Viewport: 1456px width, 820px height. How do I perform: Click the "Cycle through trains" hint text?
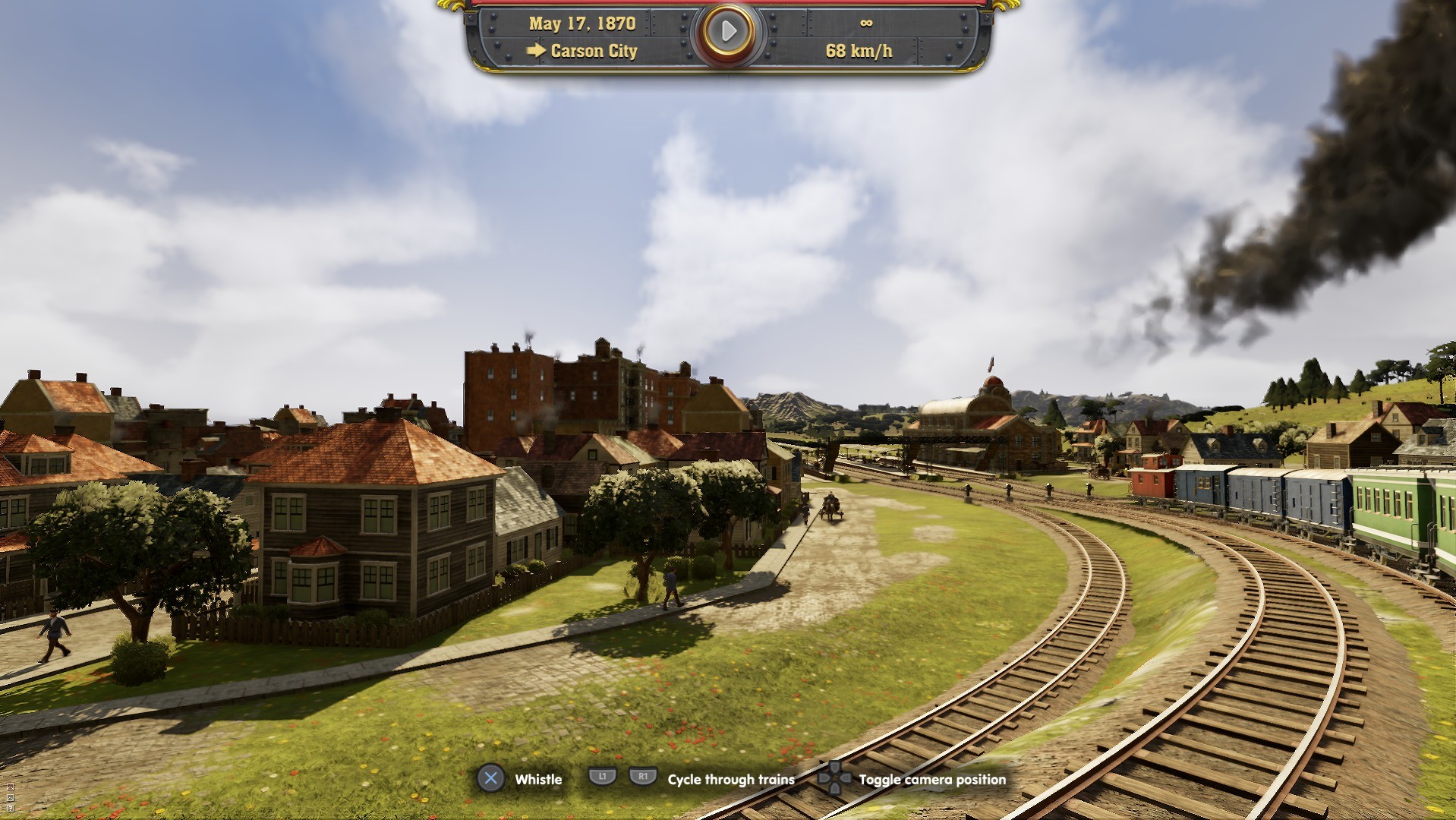pos(730,780)
